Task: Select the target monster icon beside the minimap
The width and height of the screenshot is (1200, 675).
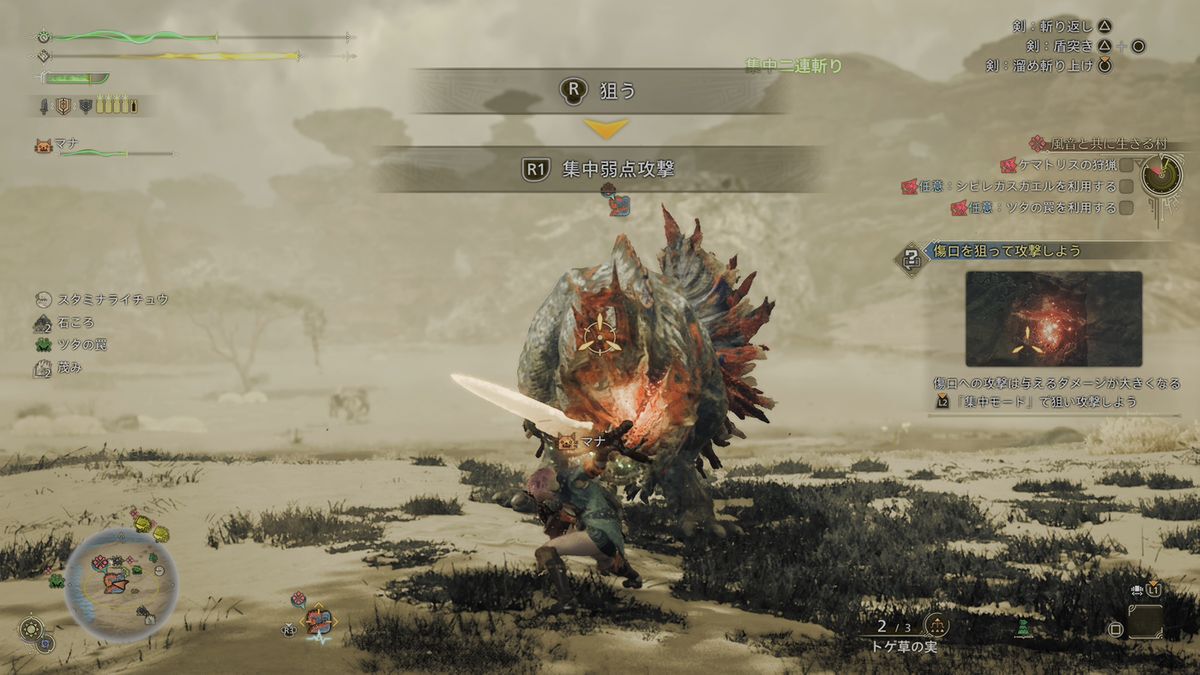Action: (319, 621)
